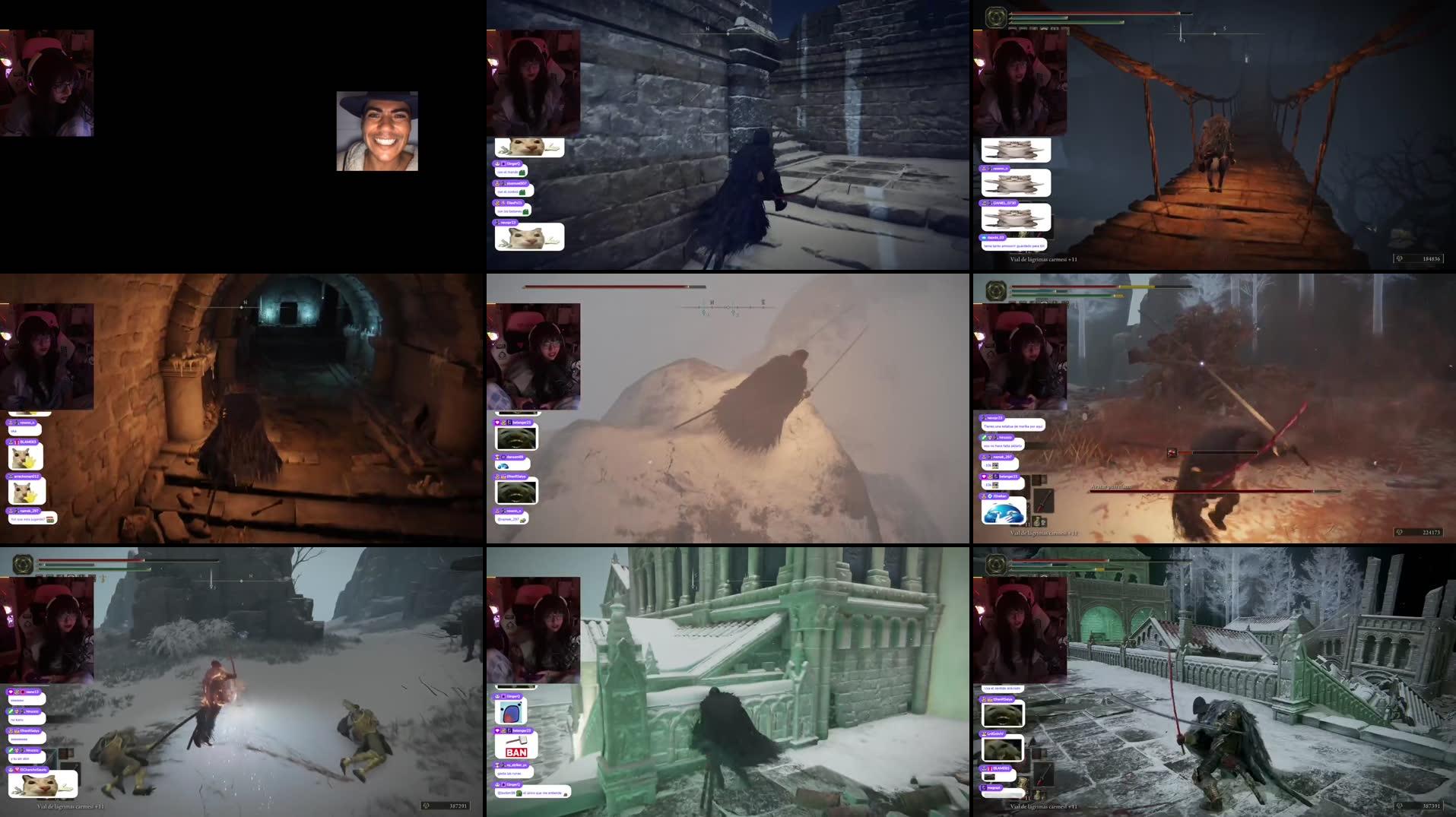Click the crying globe emote from JShelton
This screenshot has height=817, width=1456.
coord(1005,510)
